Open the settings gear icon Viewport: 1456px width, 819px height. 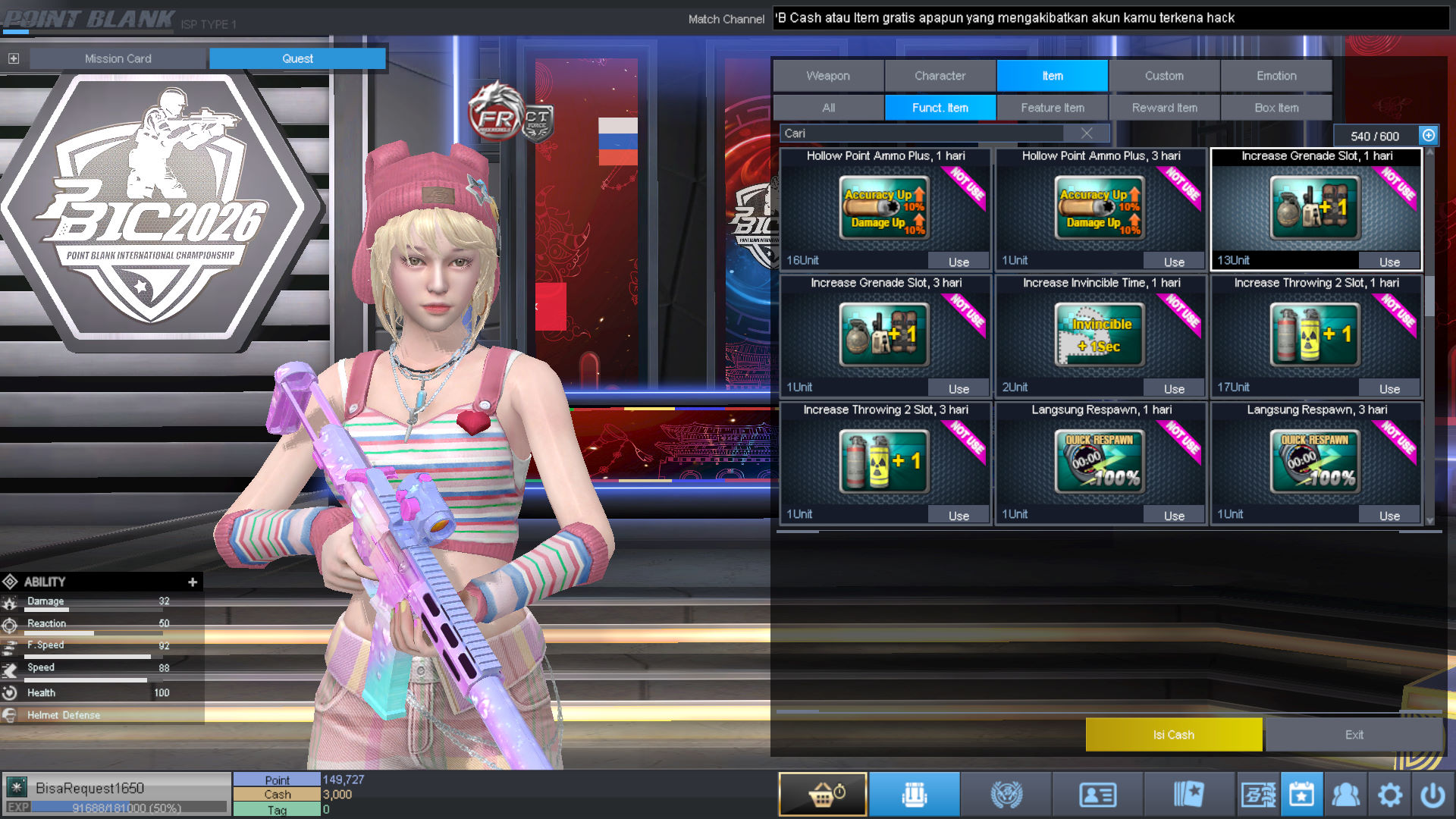pos(1390,794)
